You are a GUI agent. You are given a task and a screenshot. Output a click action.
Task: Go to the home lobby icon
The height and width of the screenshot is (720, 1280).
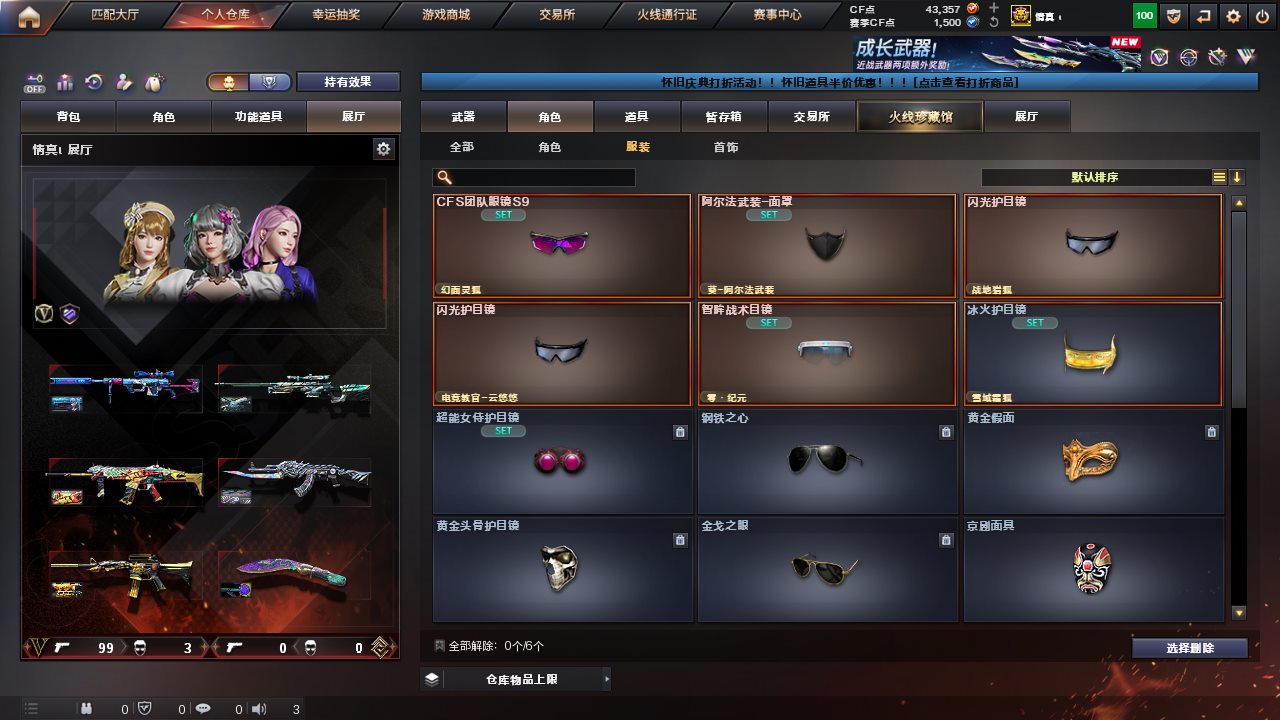pyautogui.click(x=29, y=16)
